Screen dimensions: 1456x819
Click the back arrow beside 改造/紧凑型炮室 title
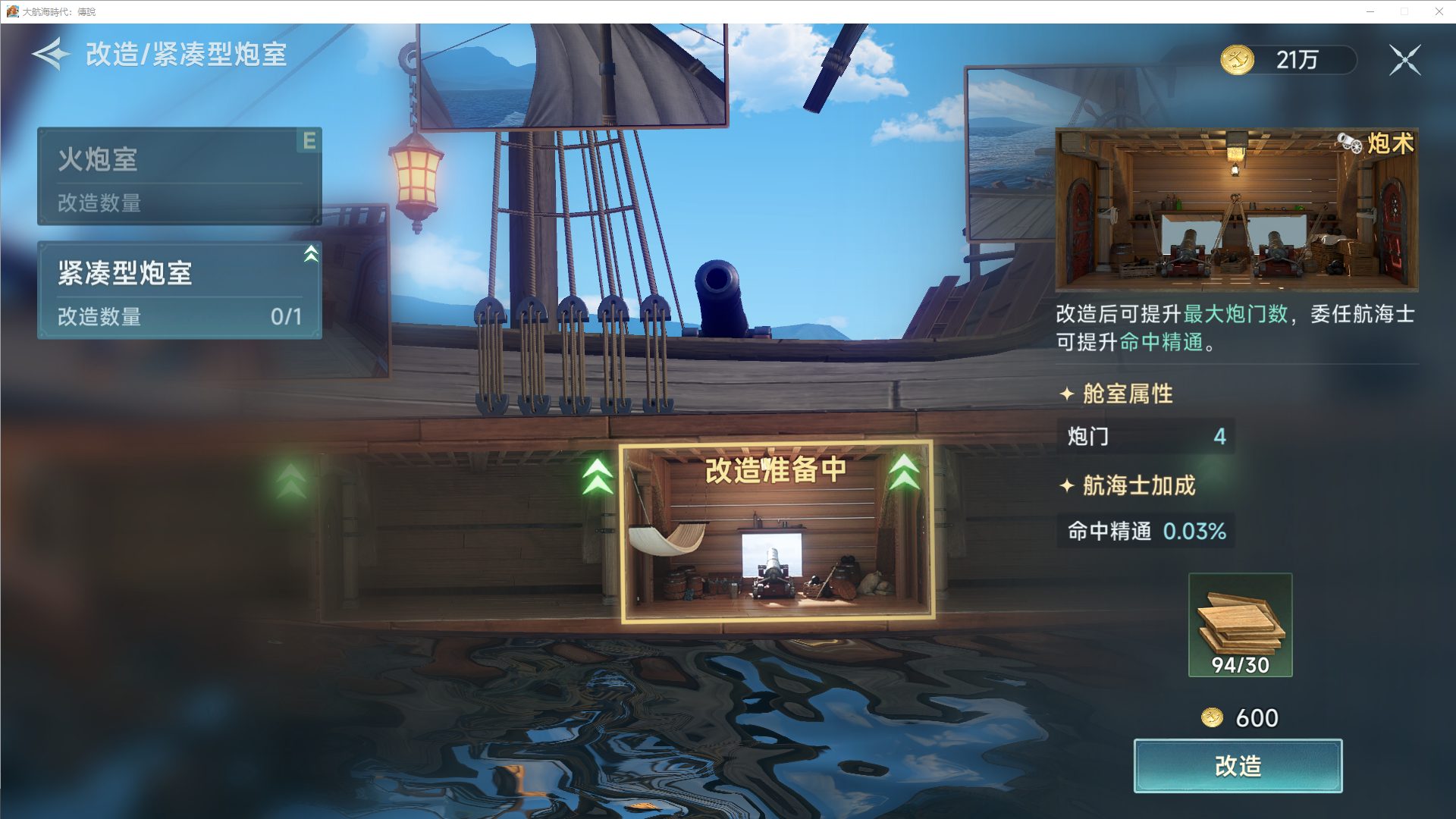(50, 54)
